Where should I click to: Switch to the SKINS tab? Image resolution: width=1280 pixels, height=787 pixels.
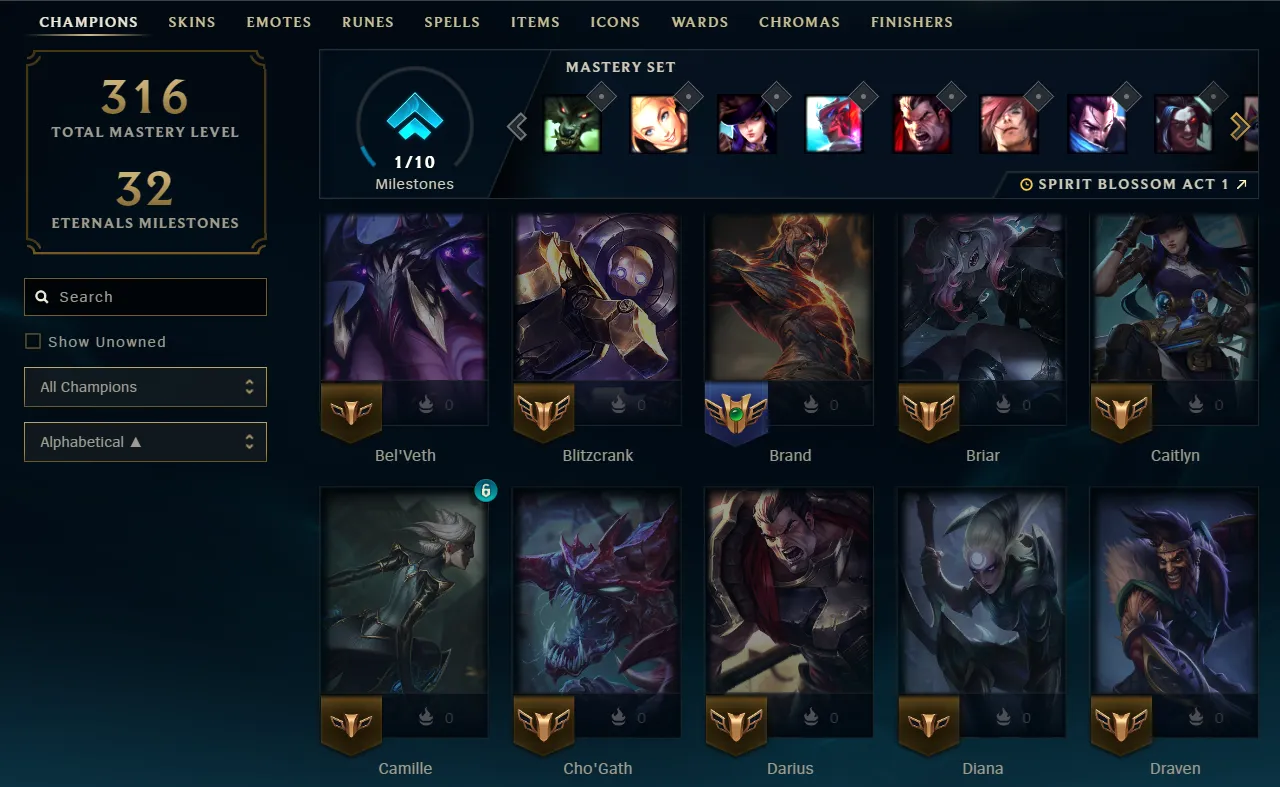pyautogui.click(x=192, y=21)
